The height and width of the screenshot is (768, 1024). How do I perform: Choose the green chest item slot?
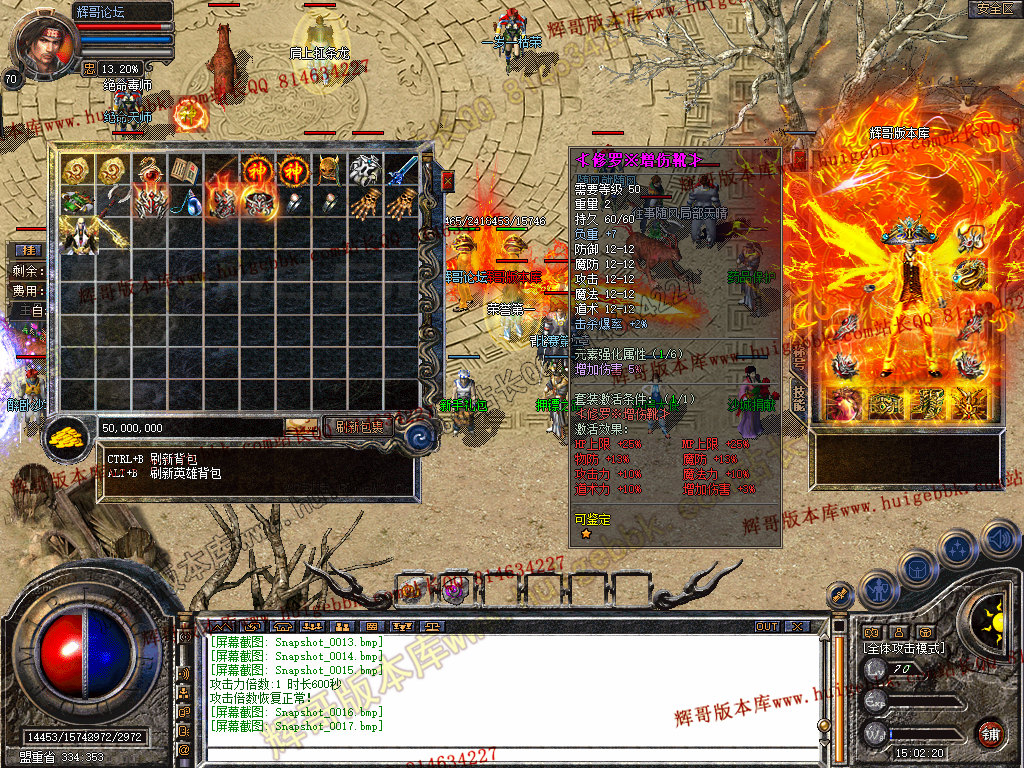76,203
